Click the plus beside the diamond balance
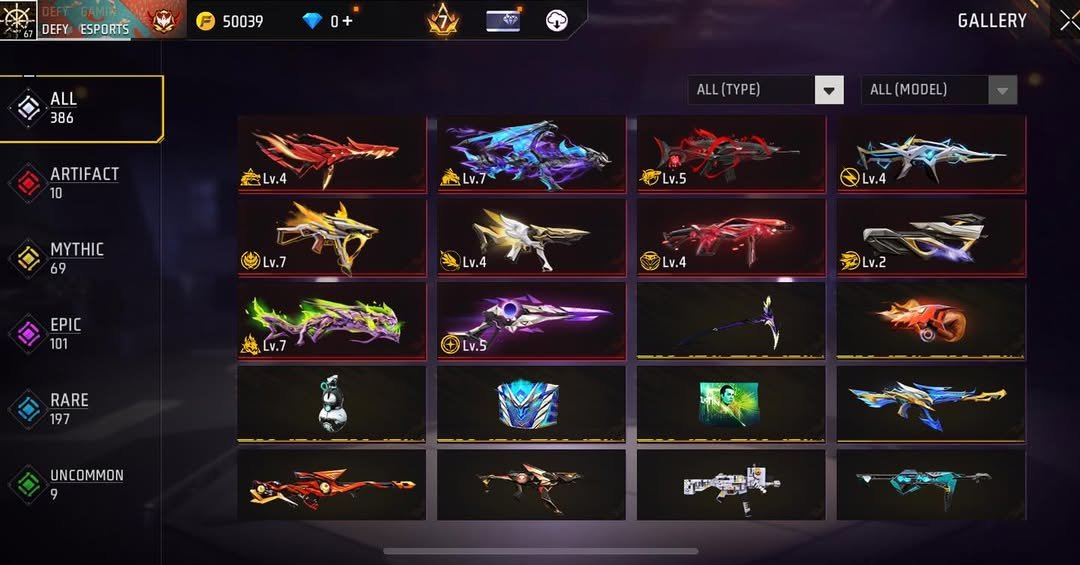This screenshot has width=1080, height=565. pos(347,21)
